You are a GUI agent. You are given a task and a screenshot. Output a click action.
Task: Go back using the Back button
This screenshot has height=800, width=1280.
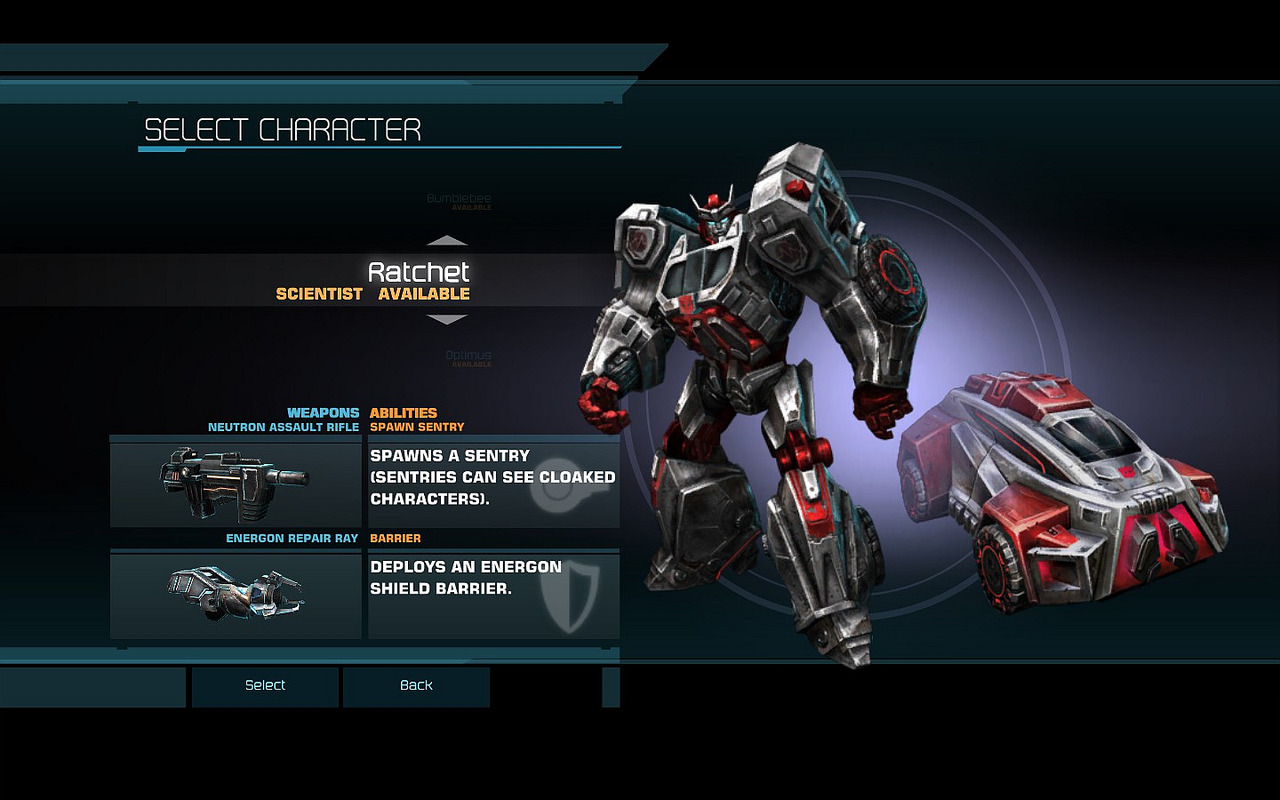(x=416, y=686)
